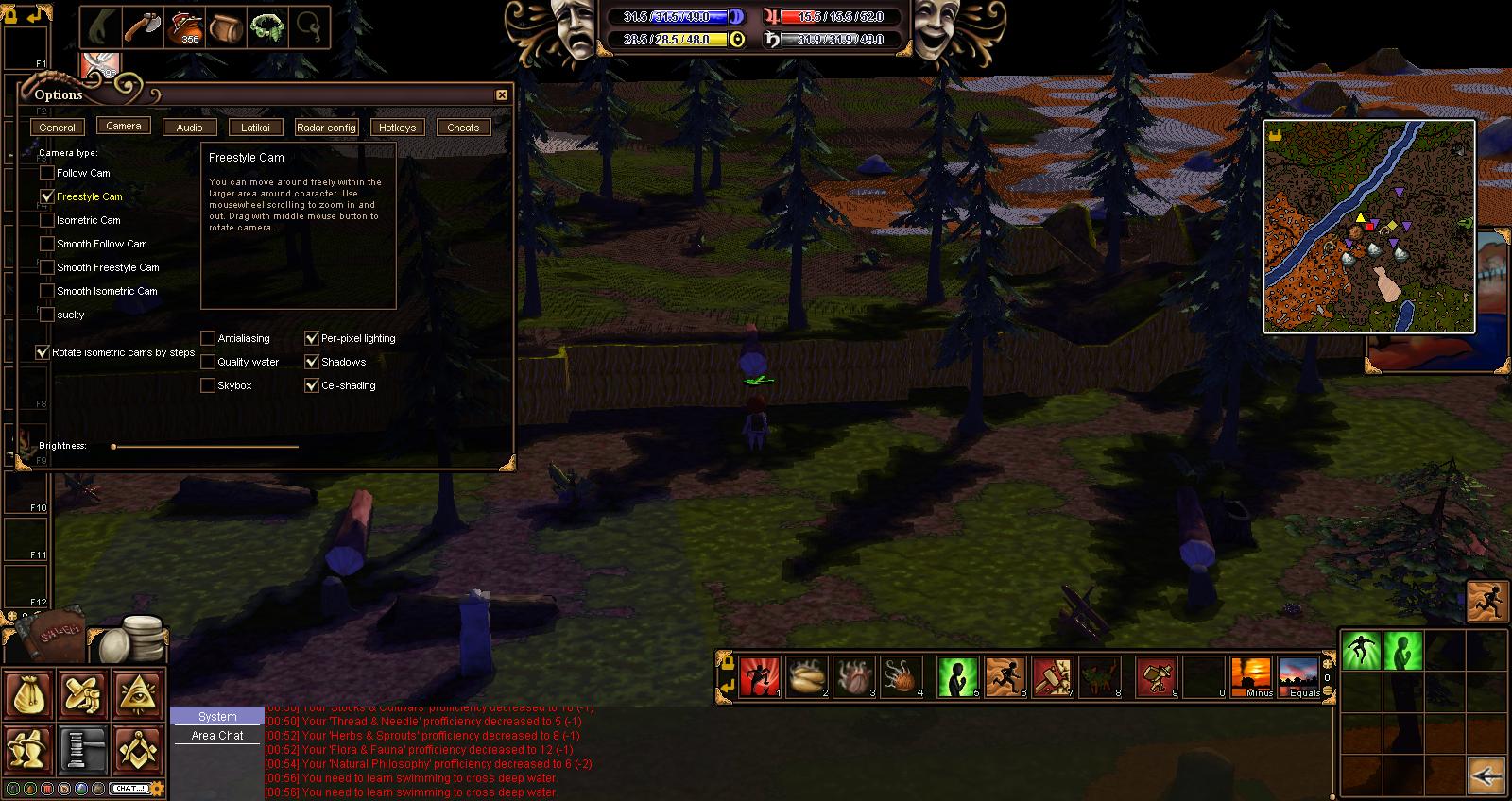Select the axe in the equipment bar
The width and height of the screenshot is (1512, 801).
[x=141, y=27]
